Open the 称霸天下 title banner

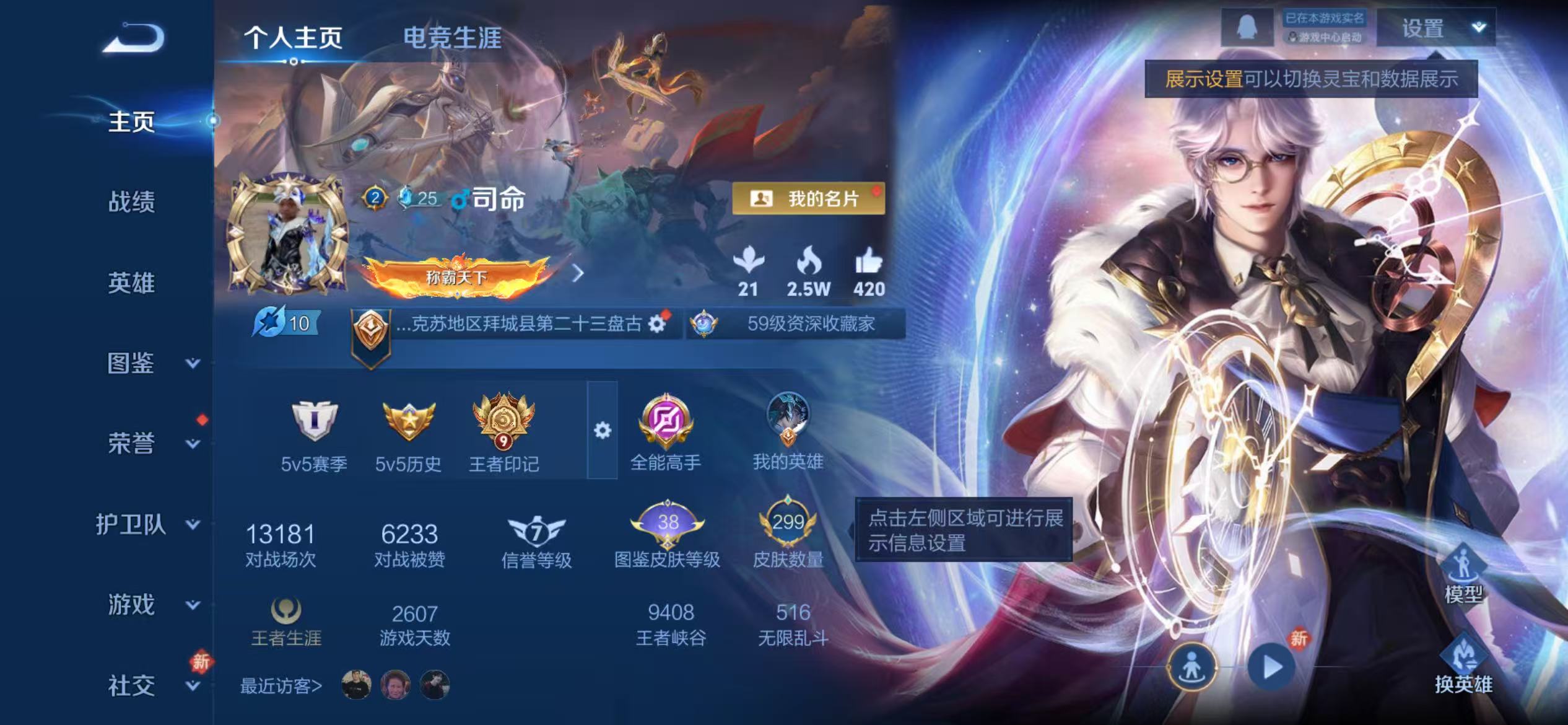458,279
